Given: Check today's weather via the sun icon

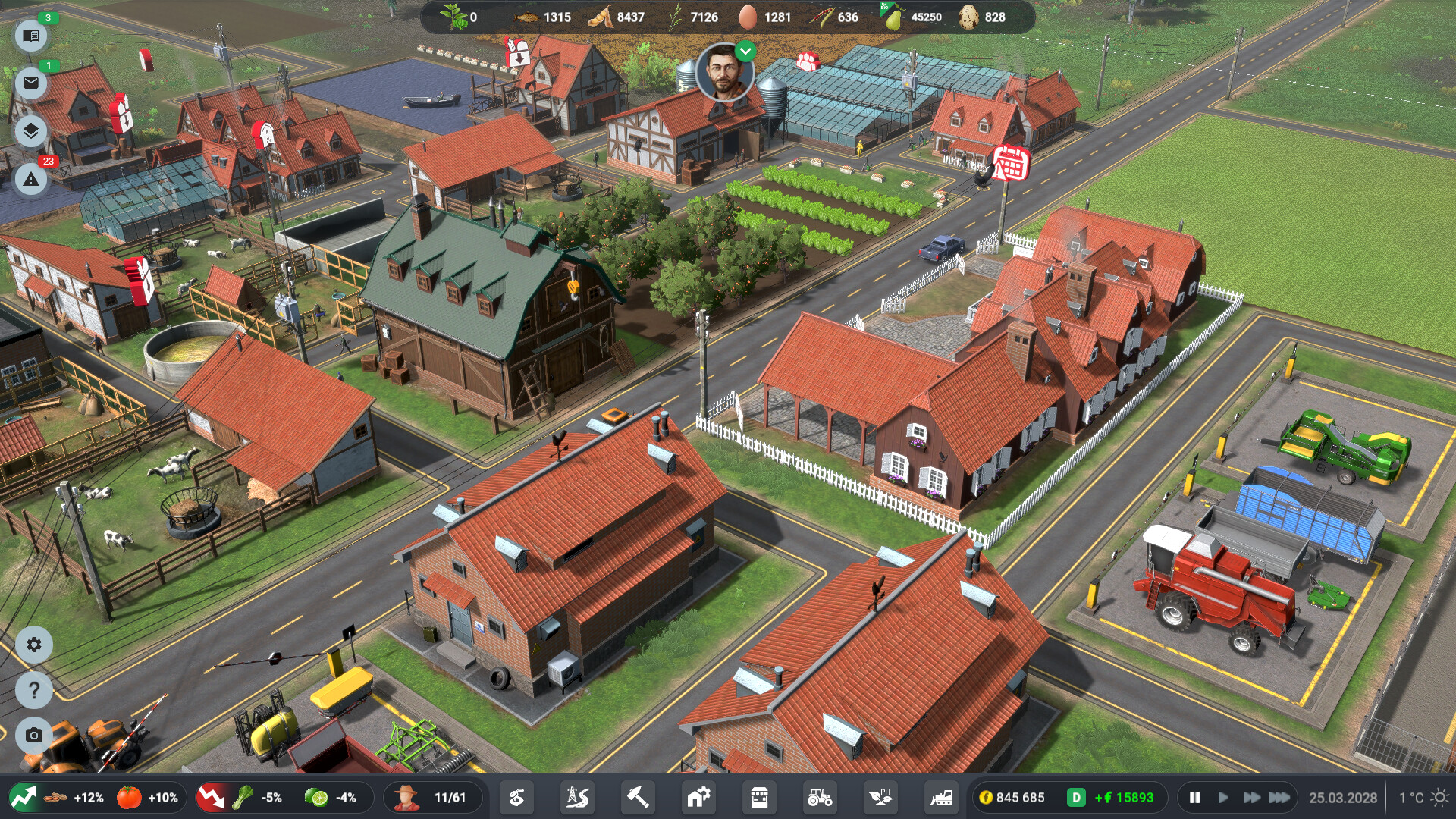Looking at the screenshot, I should [1439, 798].
